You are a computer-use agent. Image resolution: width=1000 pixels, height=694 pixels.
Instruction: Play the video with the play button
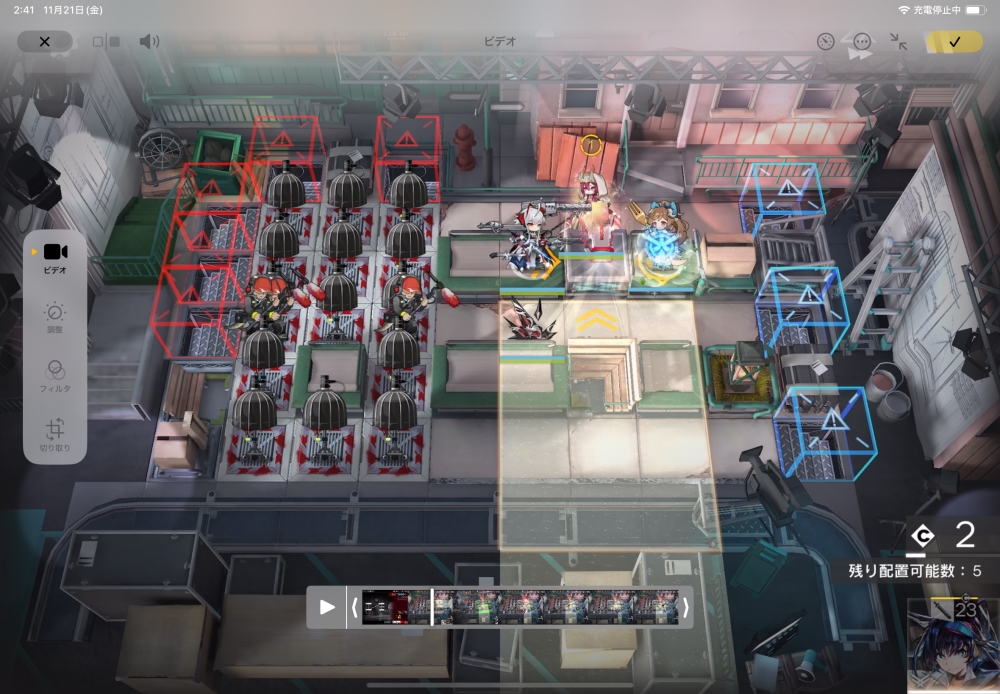tap(327, 607)
